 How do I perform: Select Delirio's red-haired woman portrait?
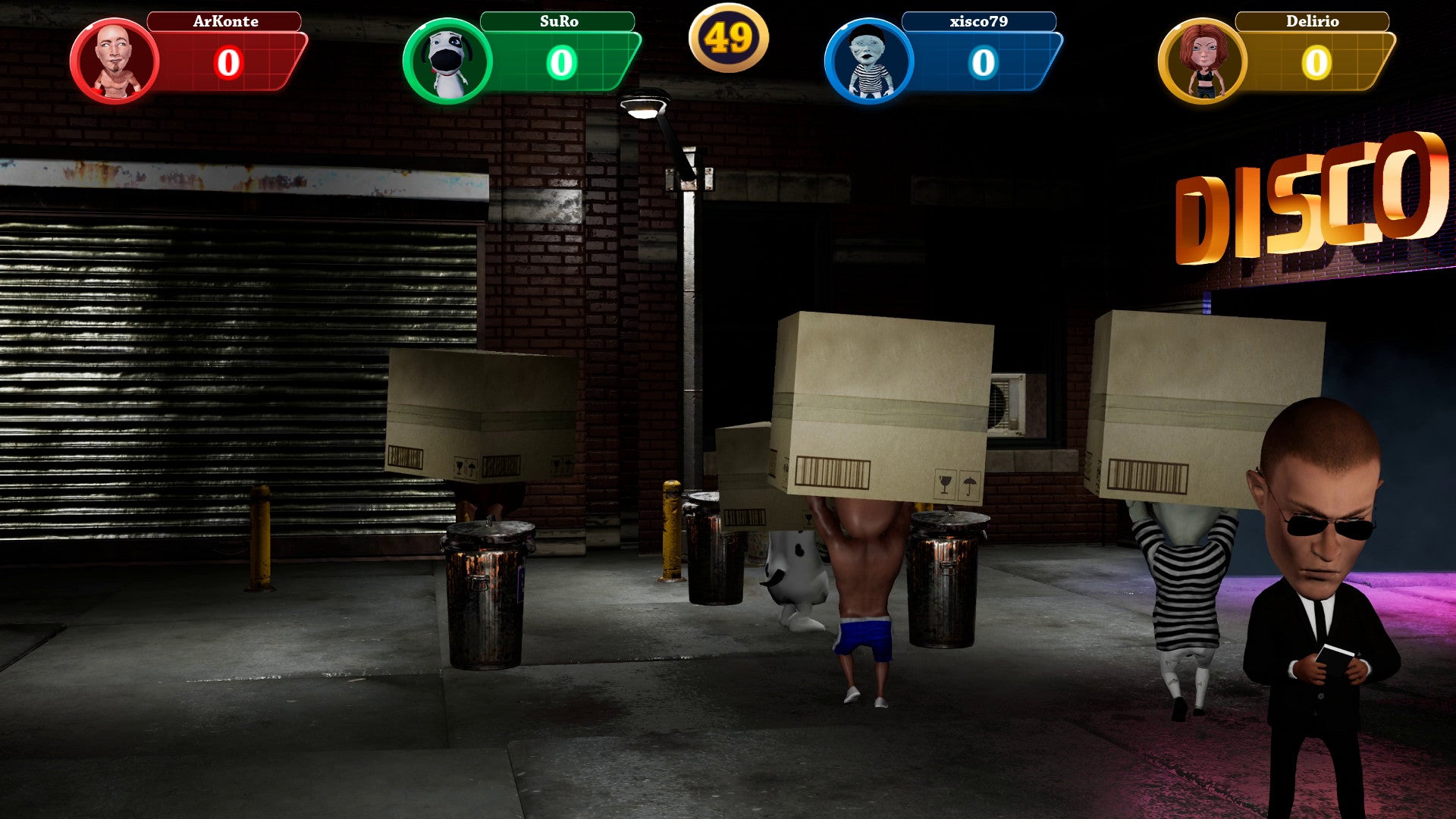(1203, 61)
